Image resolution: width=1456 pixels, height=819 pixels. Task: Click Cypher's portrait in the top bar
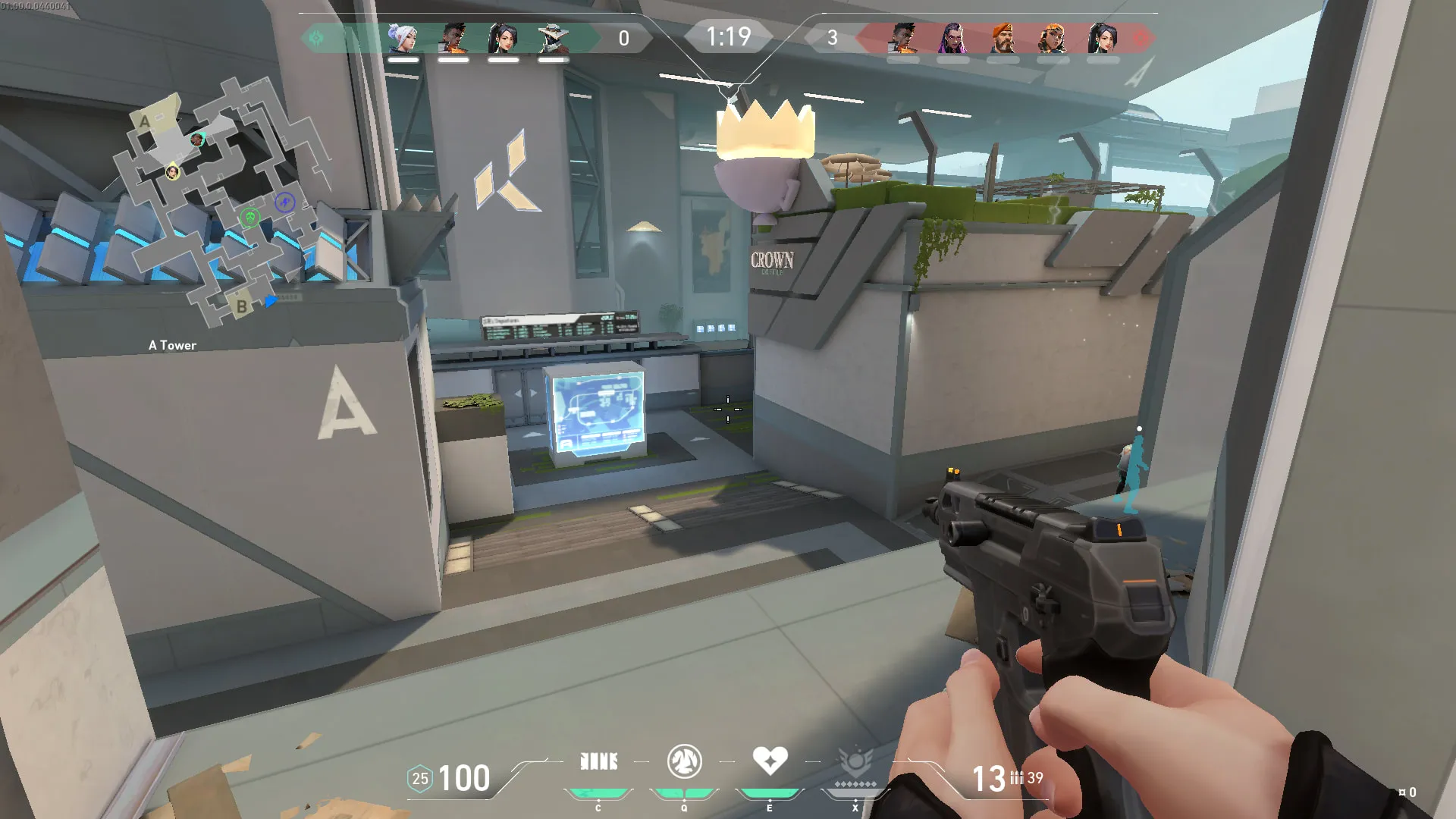(x=553, y=37)
